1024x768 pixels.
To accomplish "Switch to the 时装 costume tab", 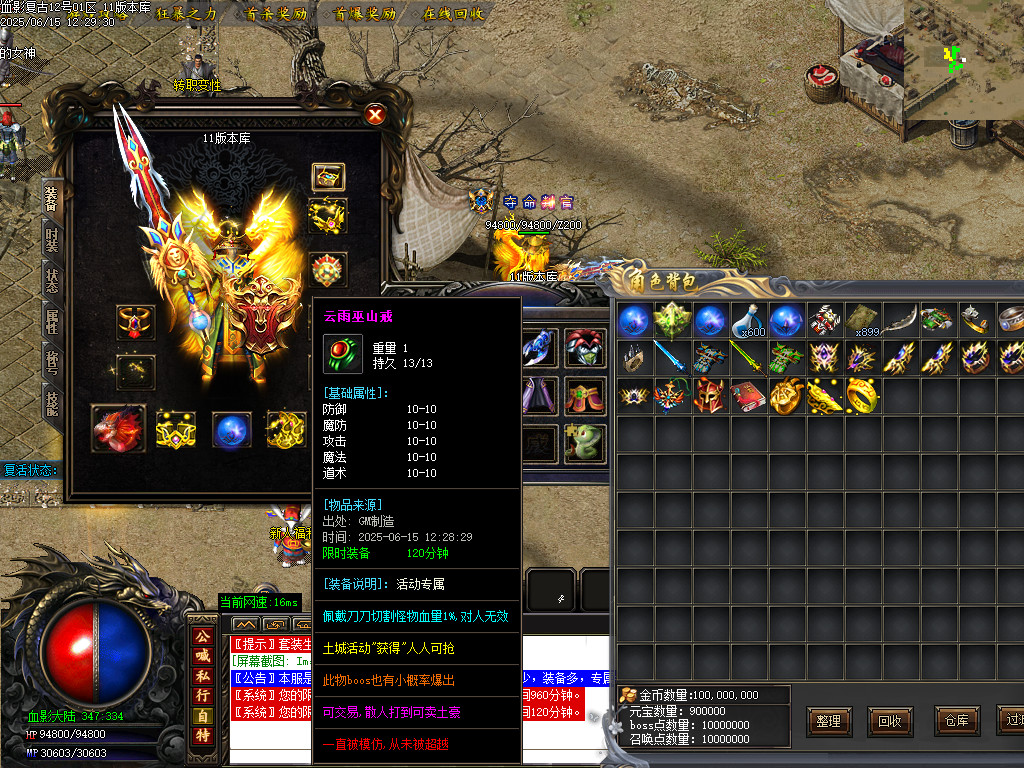I will coord(52,241).
